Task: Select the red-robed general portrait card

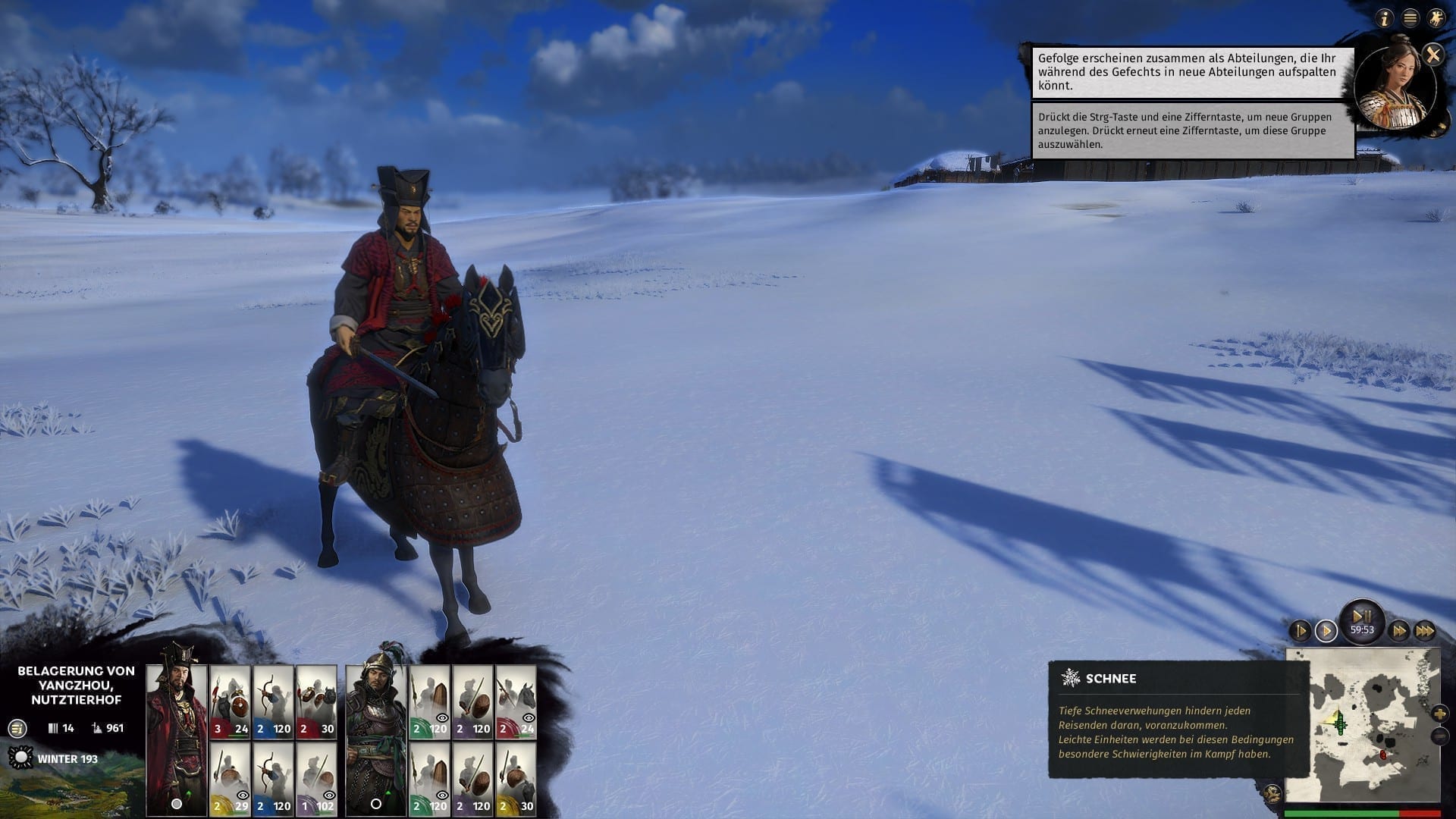Action: 177,739
